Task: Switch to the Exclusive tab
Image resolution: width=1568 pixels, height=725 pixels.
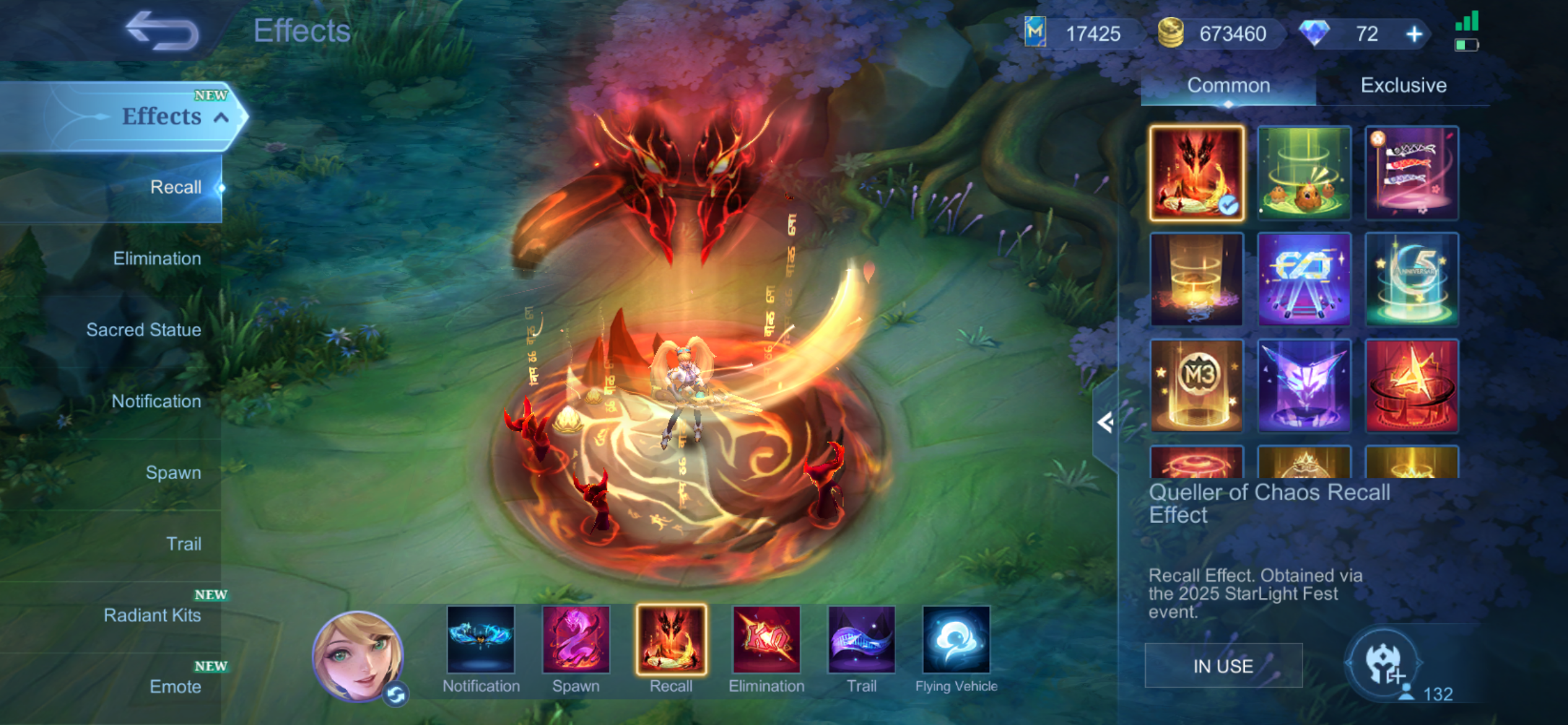Action: pos(1403,86)
